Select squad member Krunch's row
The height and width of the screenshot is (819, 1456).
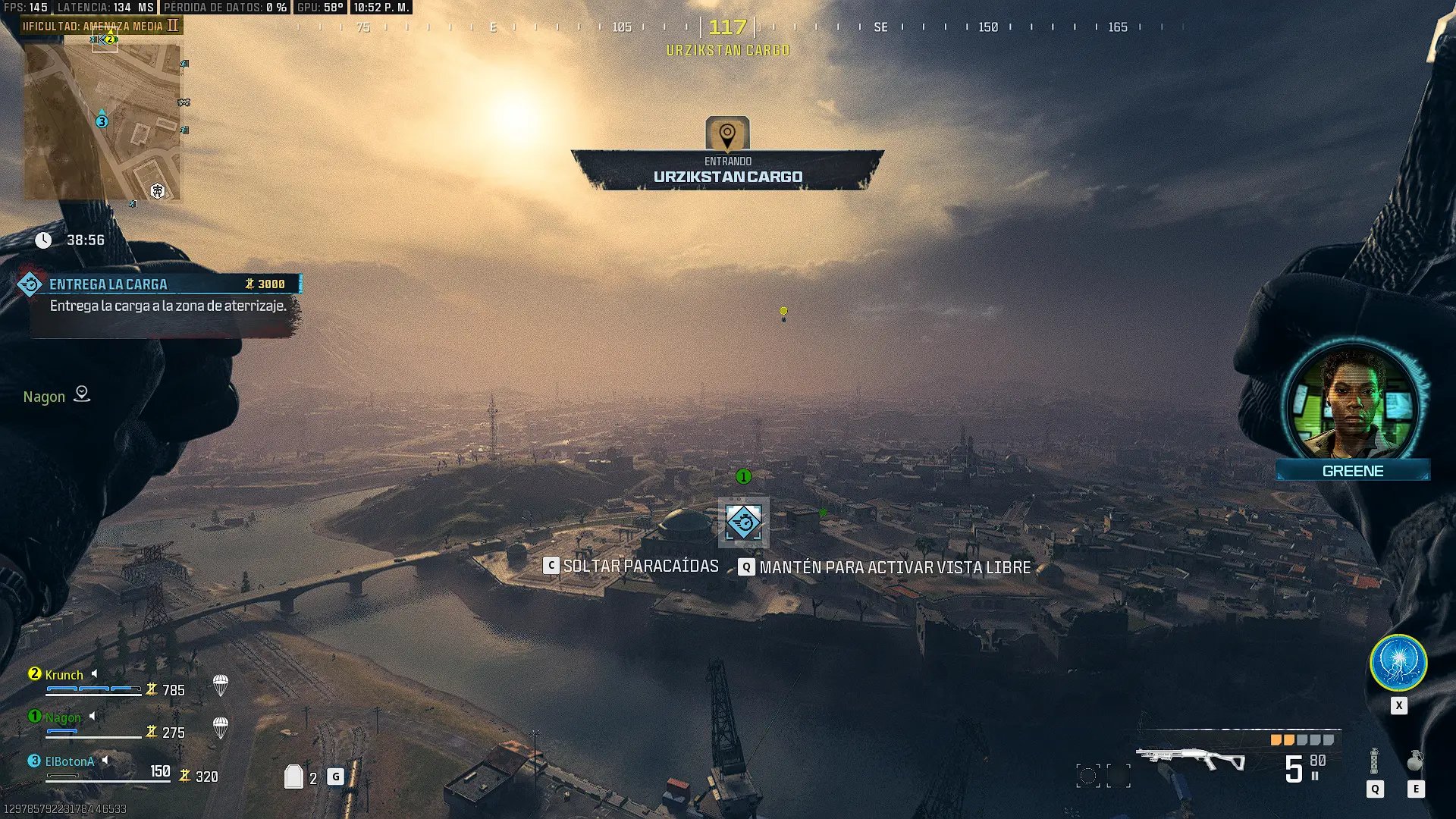coord(106,682)
